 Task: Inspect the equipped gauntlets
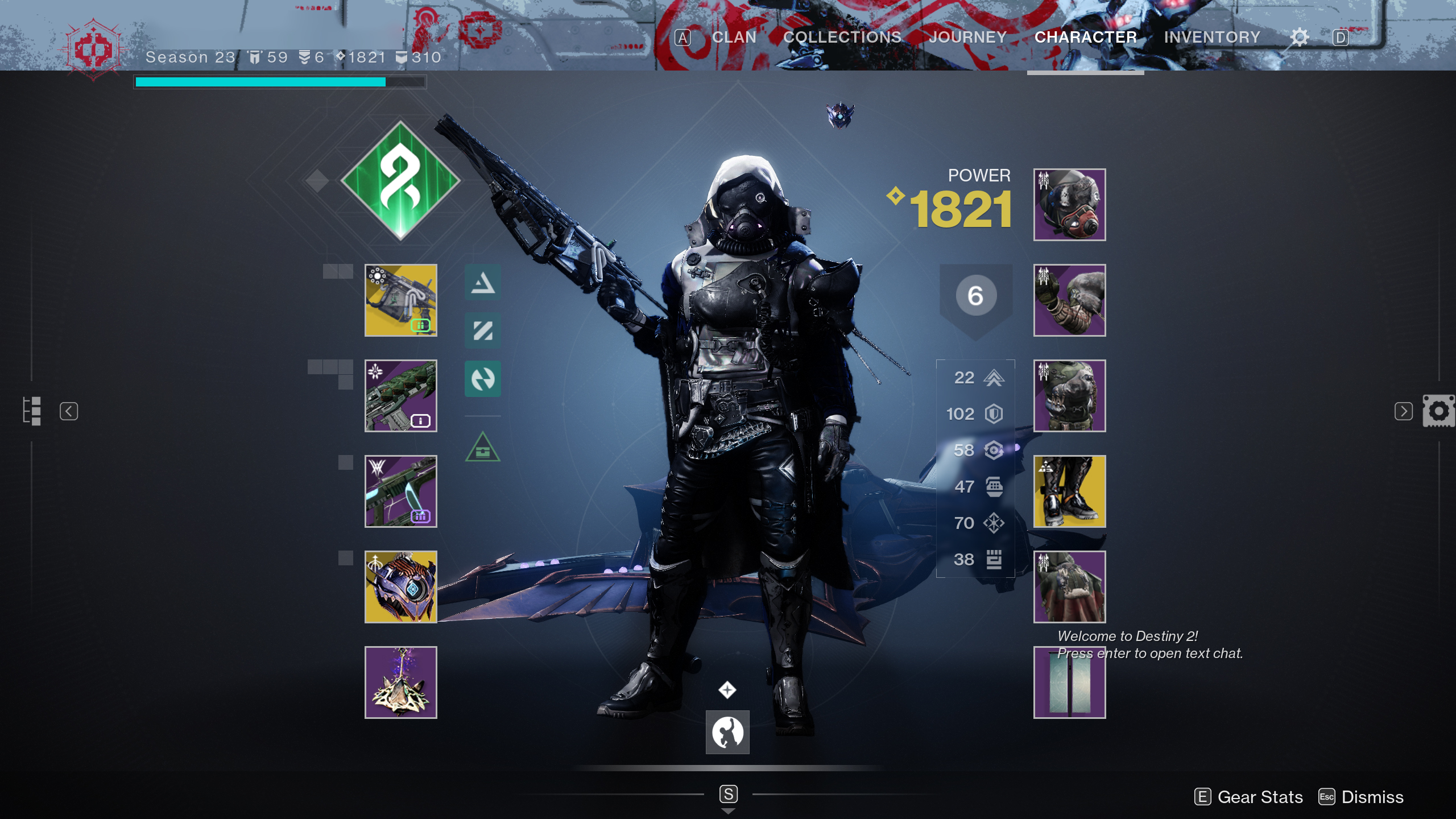coord(1069,301)
